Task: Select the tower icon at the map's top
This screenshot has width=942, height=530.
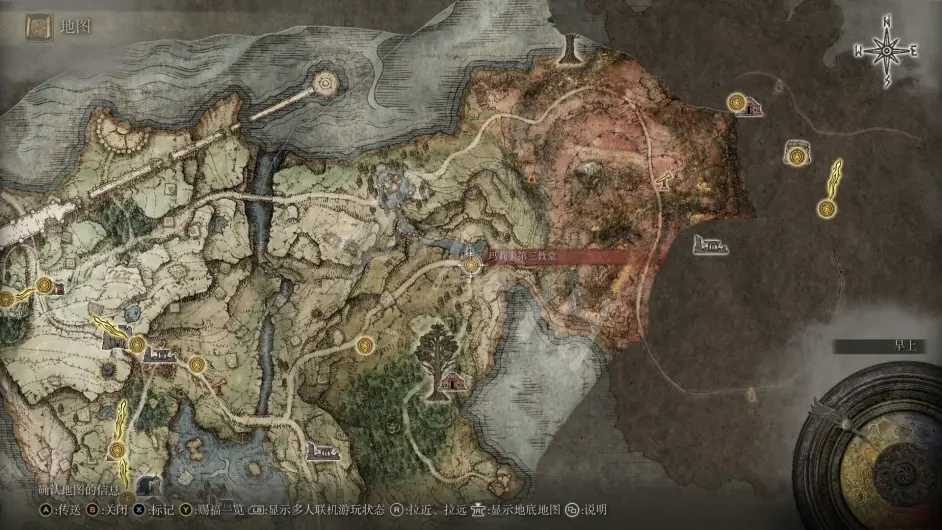Action: pos(572,46)
